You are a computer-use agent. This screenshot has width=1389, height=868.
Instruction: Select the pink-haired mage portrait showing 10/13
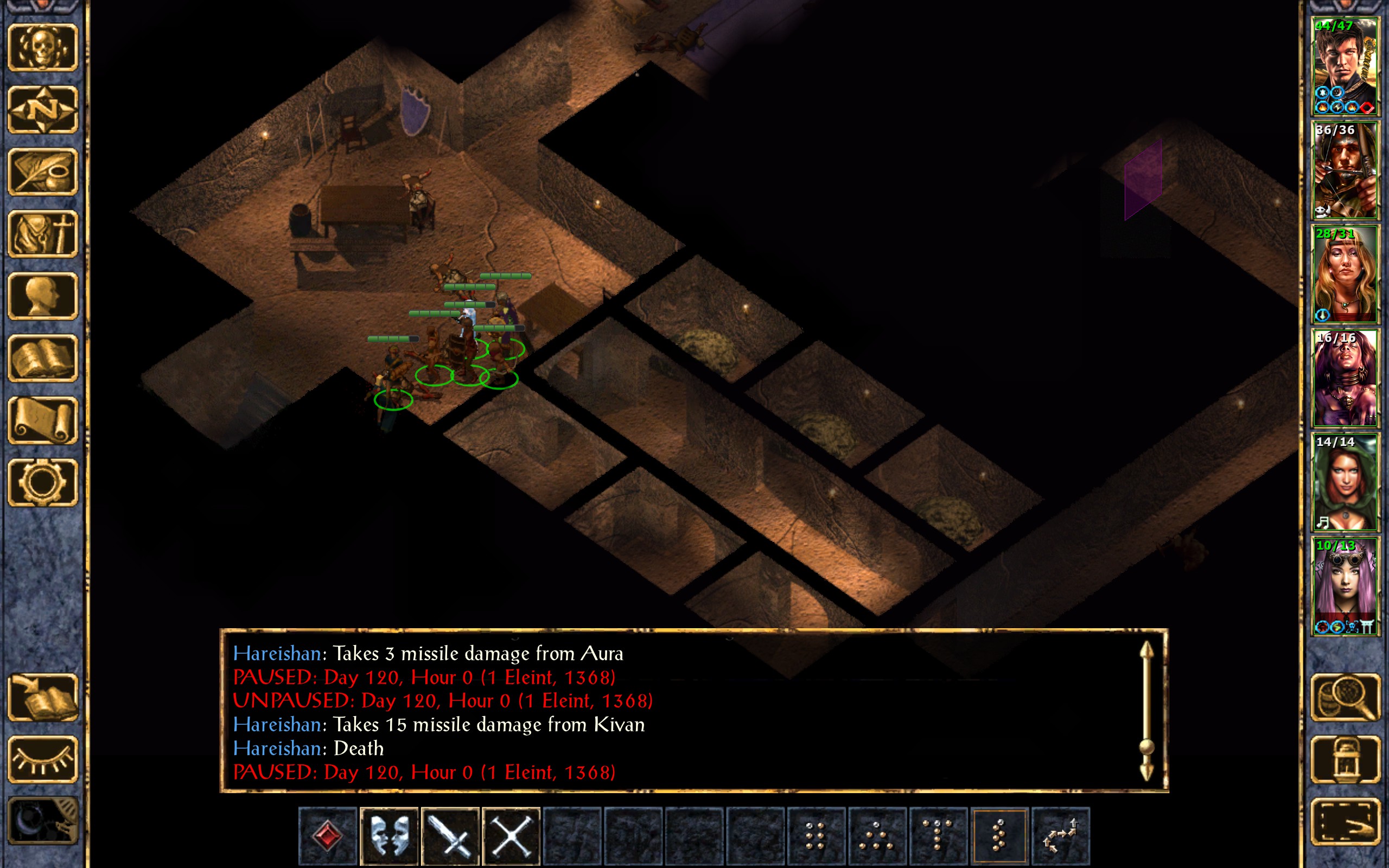click(1344, 586)
